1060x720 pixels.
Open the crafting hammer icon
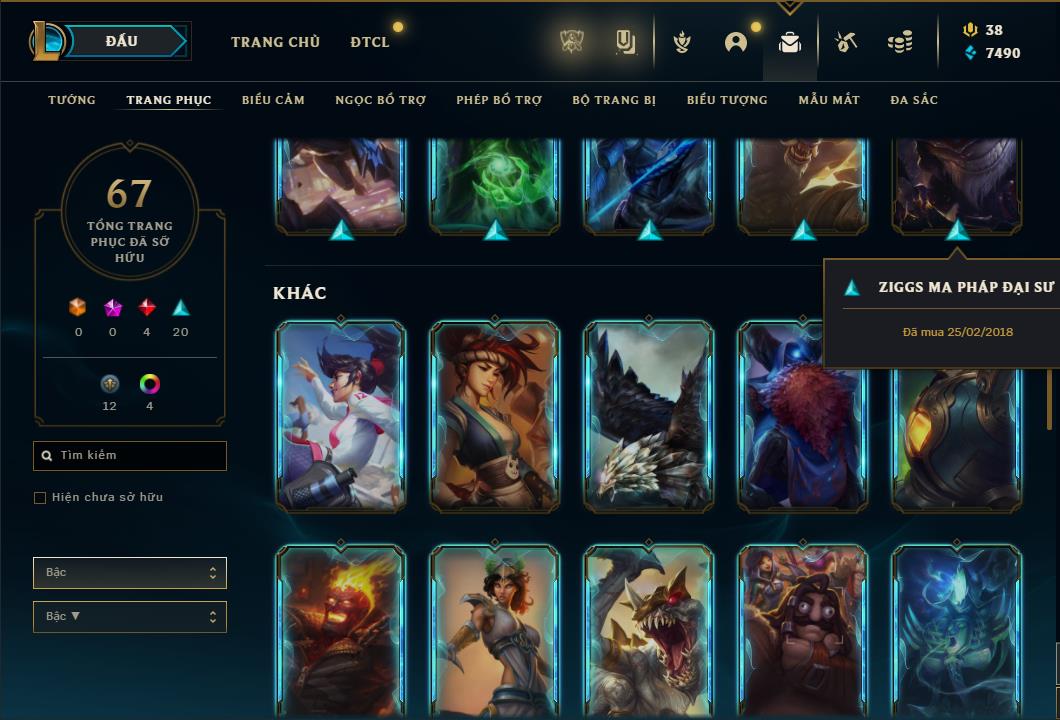tap(846, 42)
